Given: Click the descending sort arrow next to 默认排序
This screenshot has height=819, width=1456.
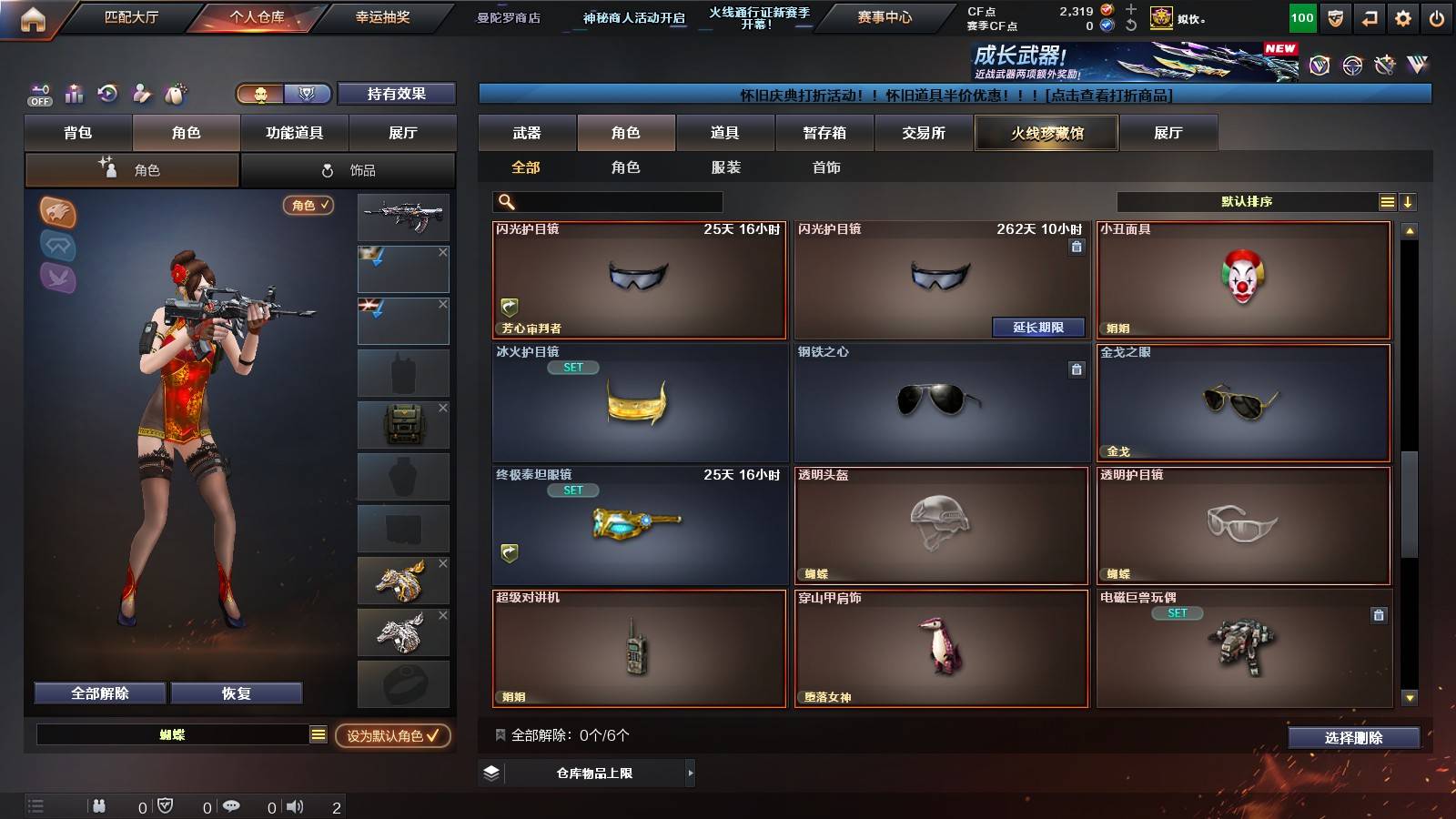Looking at the screenshot, I should [1410, 201].
